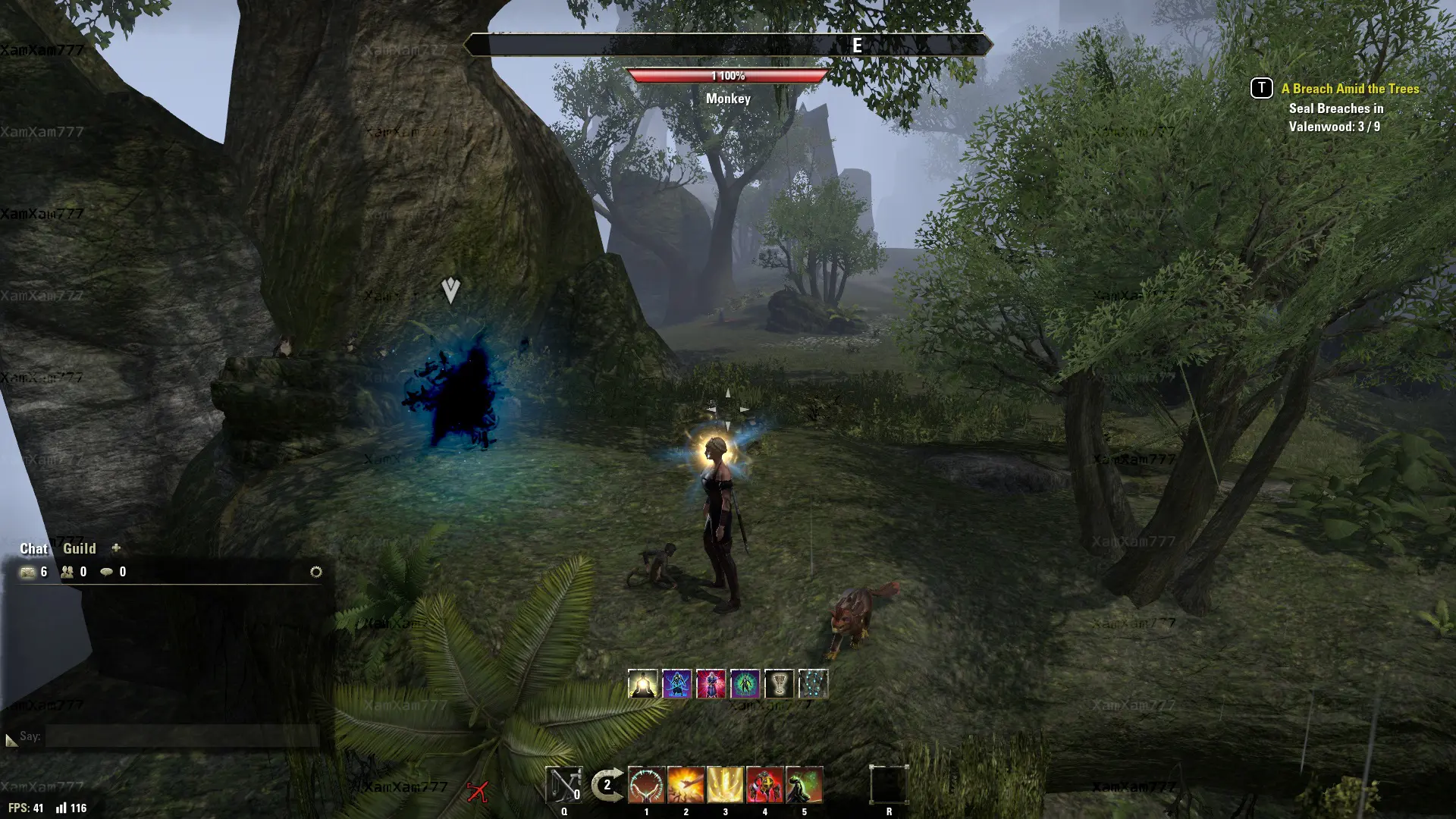1456x819 pixels.
Task: Click the meditating figure buff icon
Action: pyautogui.click(x=643, y=684)
